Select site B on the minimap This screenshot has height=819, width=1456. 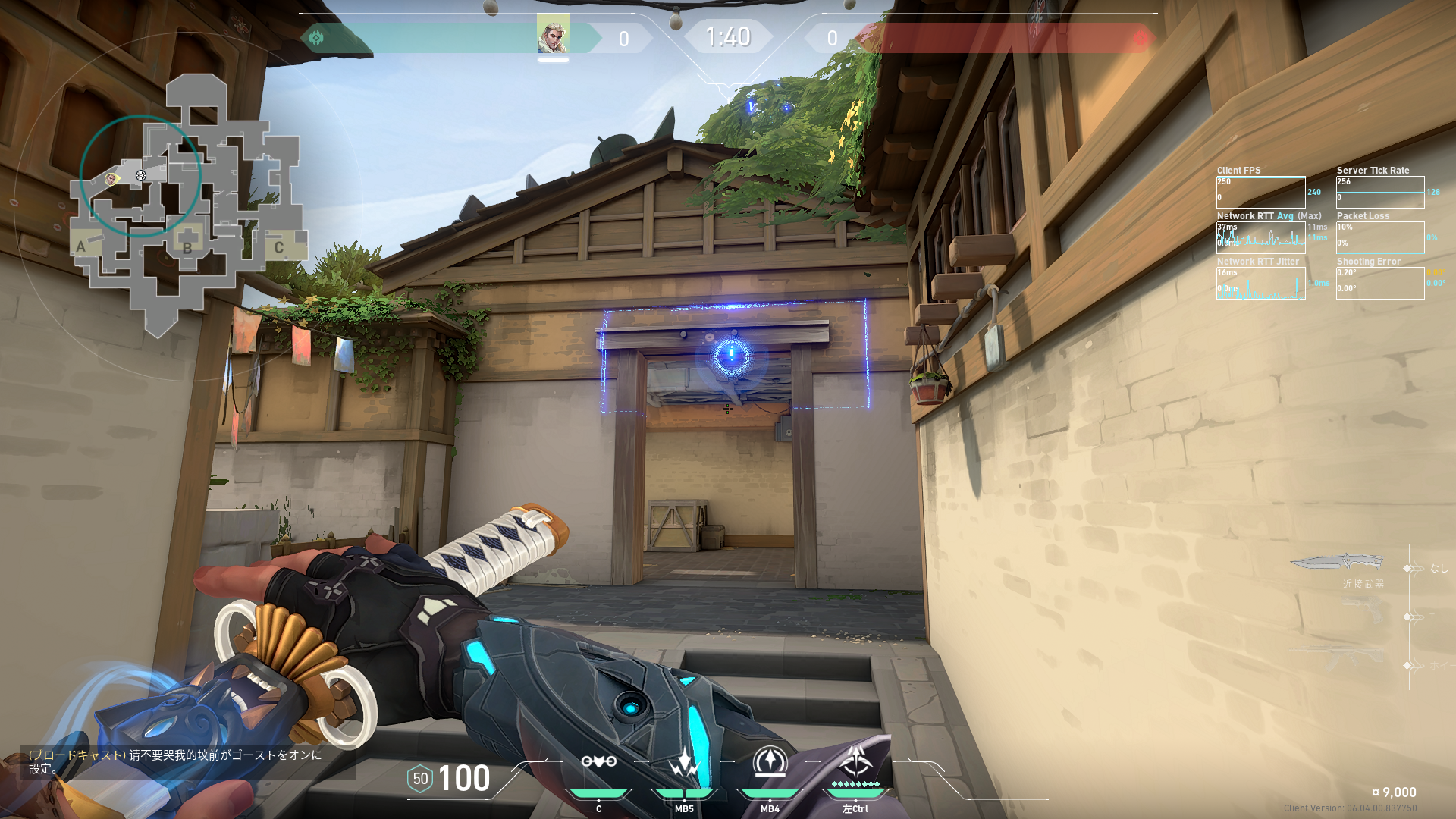pyautogui.click(x=187, y=246)
